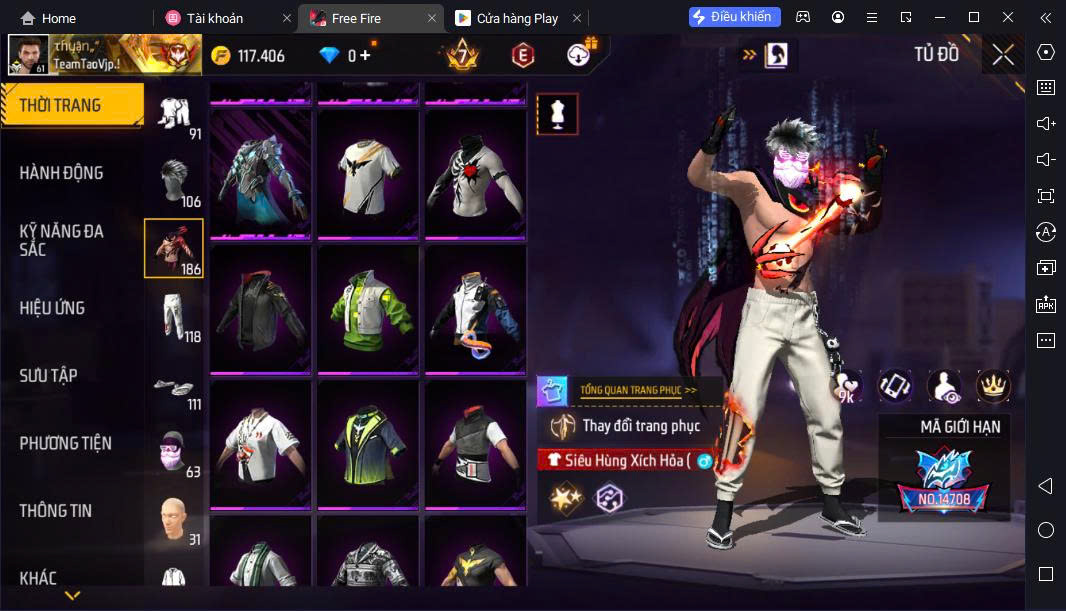
Task: Equip the green and white jacket
Action: pos(367,307)
